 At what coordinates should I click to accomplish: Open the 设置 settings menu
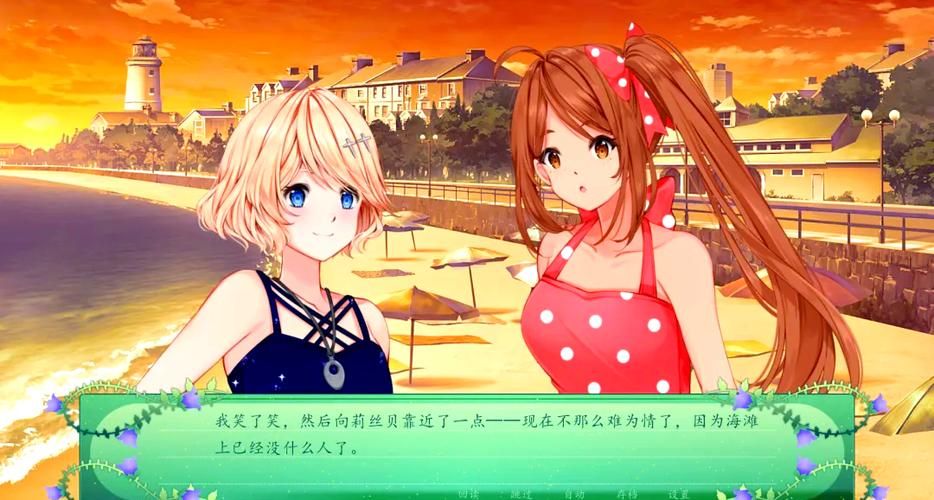click(x=679, y=494)
